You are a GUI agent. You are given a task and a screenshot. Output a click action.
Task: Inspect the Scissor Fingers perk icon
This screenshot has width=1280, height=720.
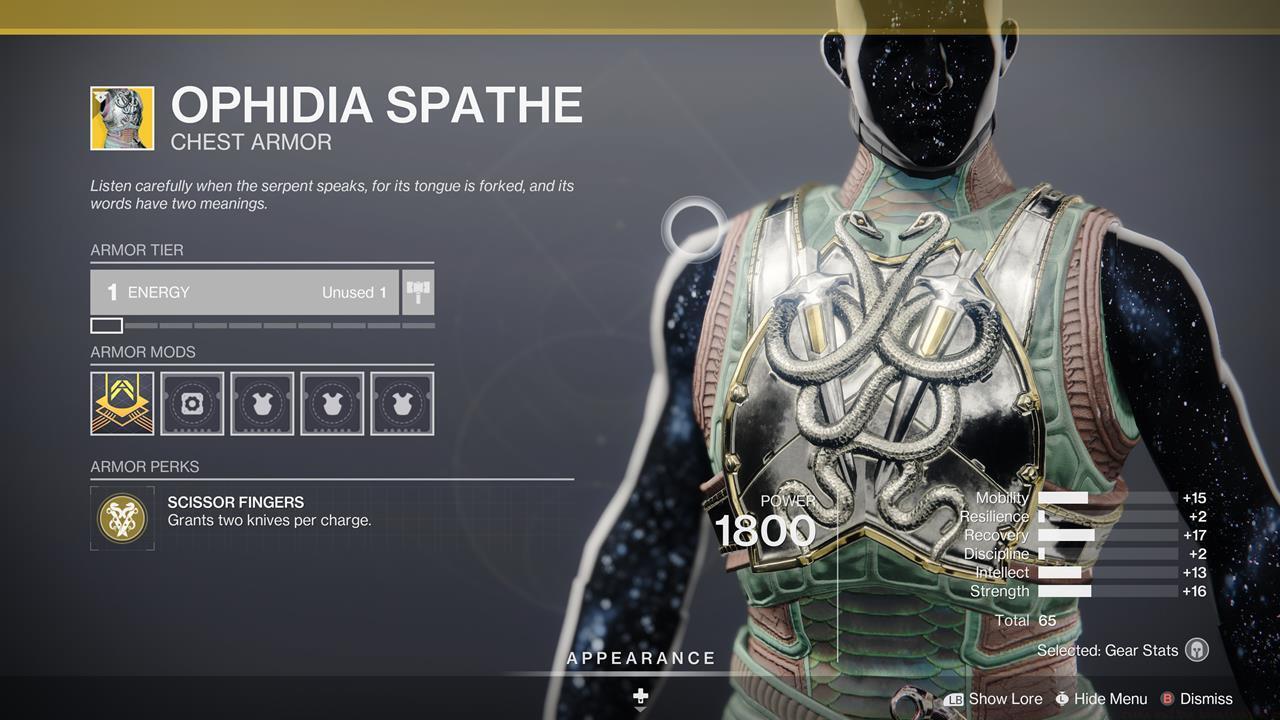tap(122, 518)
